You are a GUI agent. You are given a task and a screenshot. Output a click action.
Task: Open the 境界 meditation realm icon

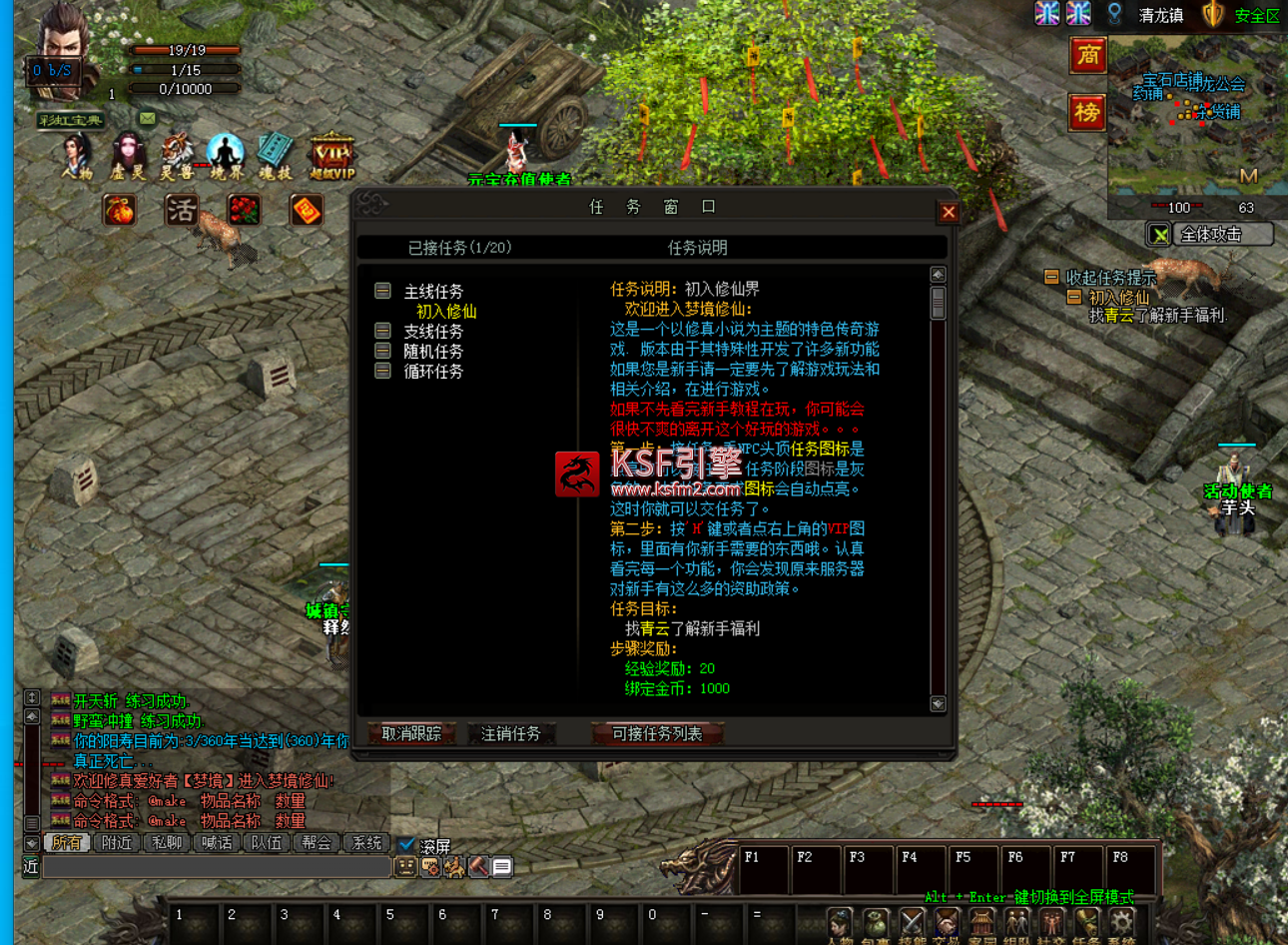[227, 156]
